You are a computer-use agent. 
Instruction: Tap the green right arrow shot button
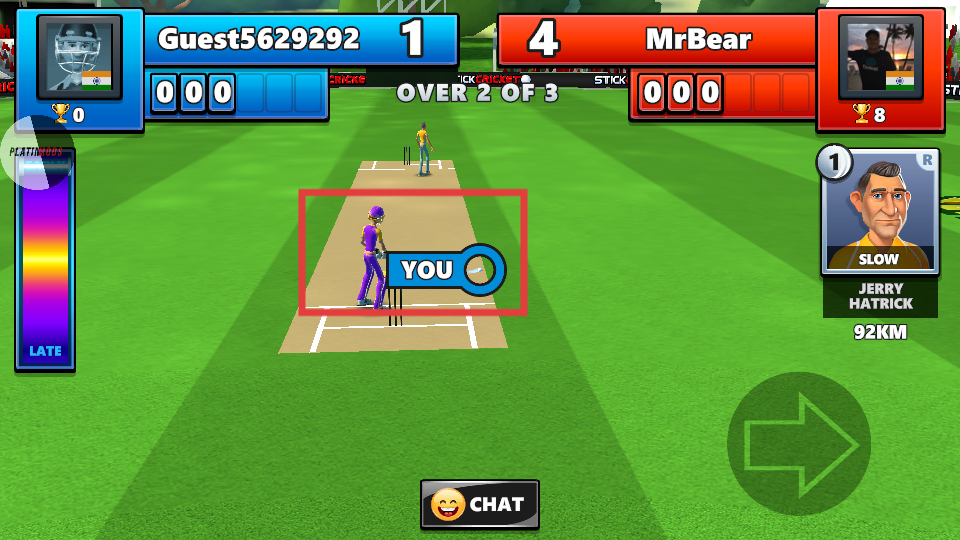pyautogui.click(x=800, y=443)
